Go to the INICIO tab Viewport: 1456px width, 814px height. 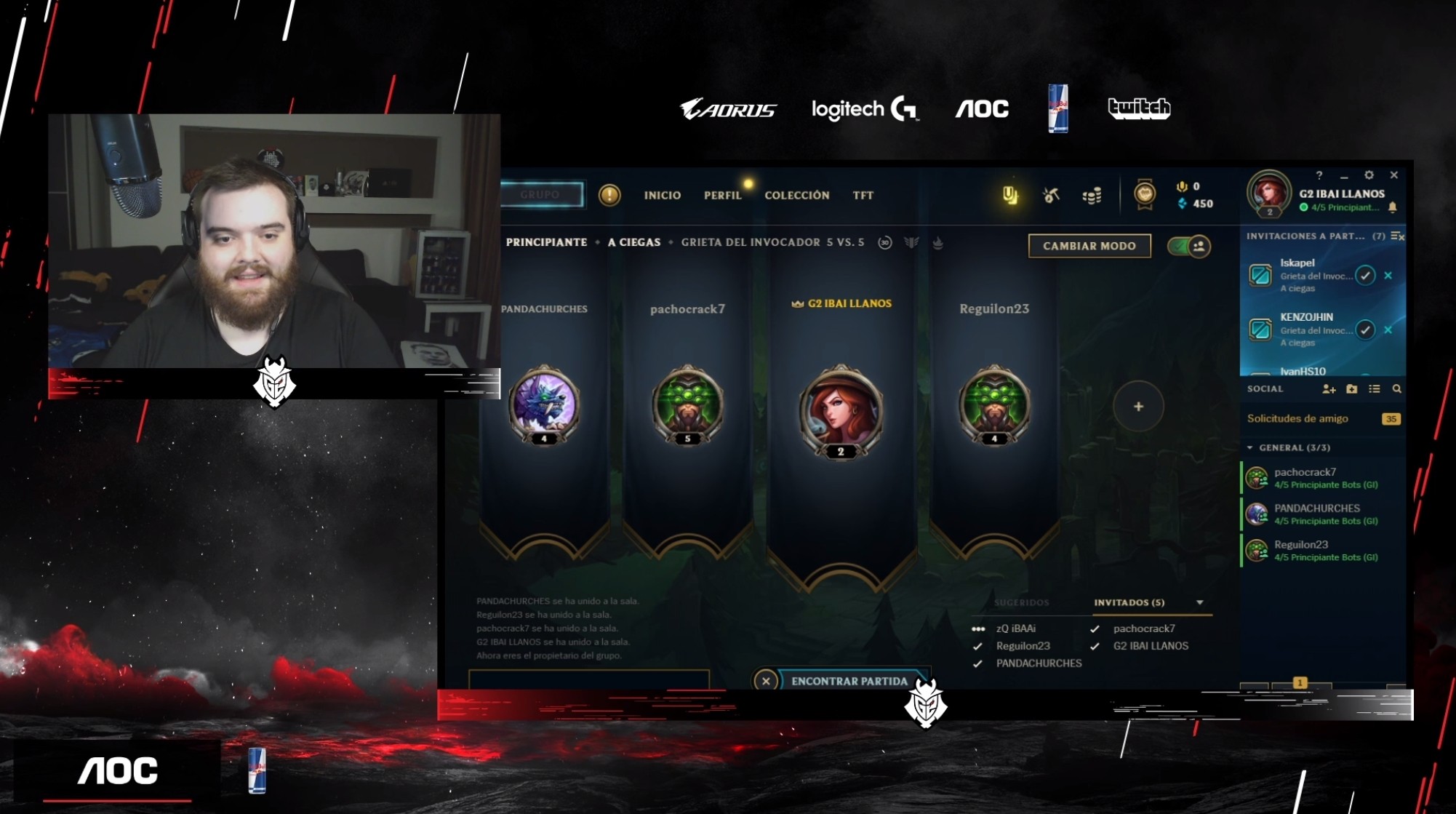[x=662, y=195]
